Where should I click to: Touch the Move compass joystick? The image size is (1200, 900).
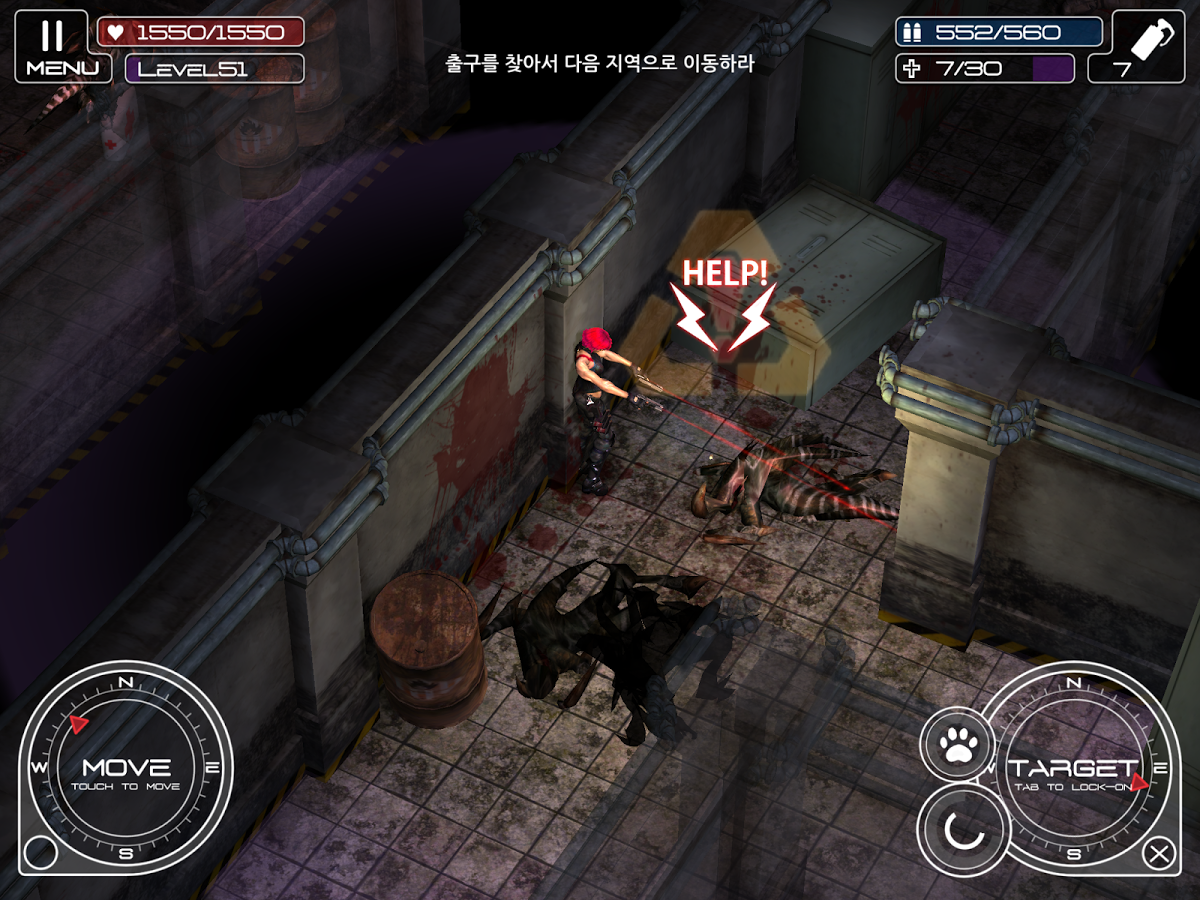(126, 768)
